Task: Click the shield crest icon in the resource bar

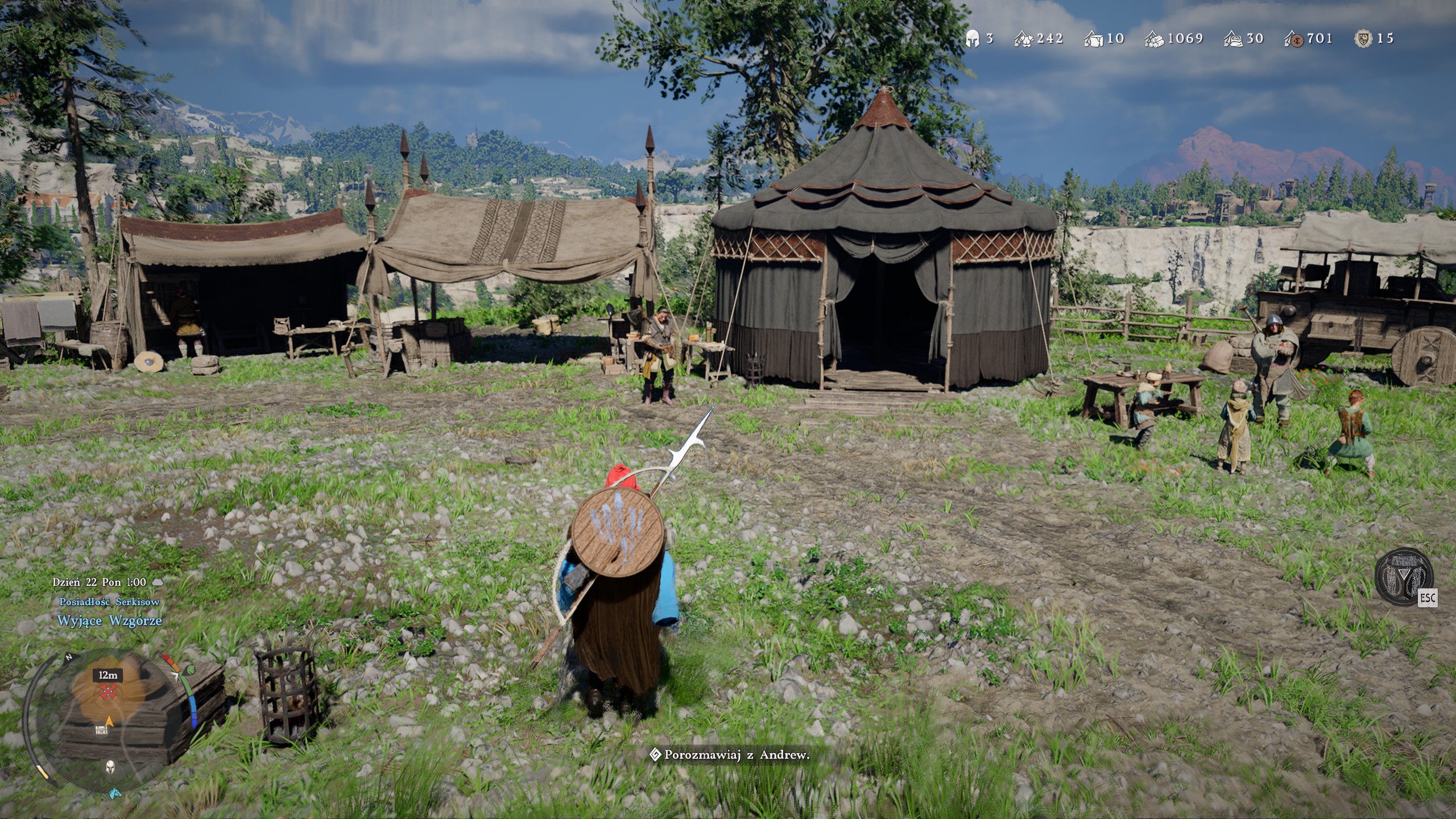Action: (1363, 39)
